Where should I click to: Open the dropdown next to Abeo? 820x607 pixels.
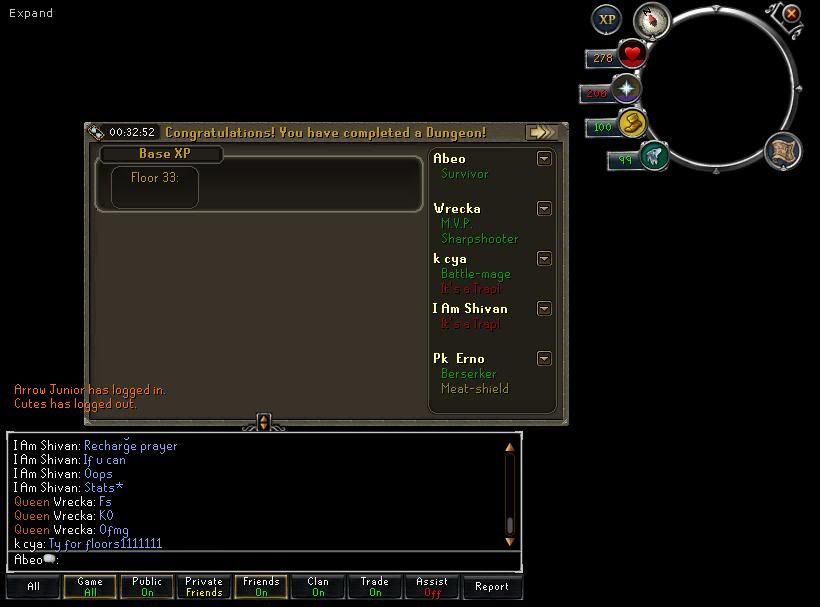click(x=544, y=158)
